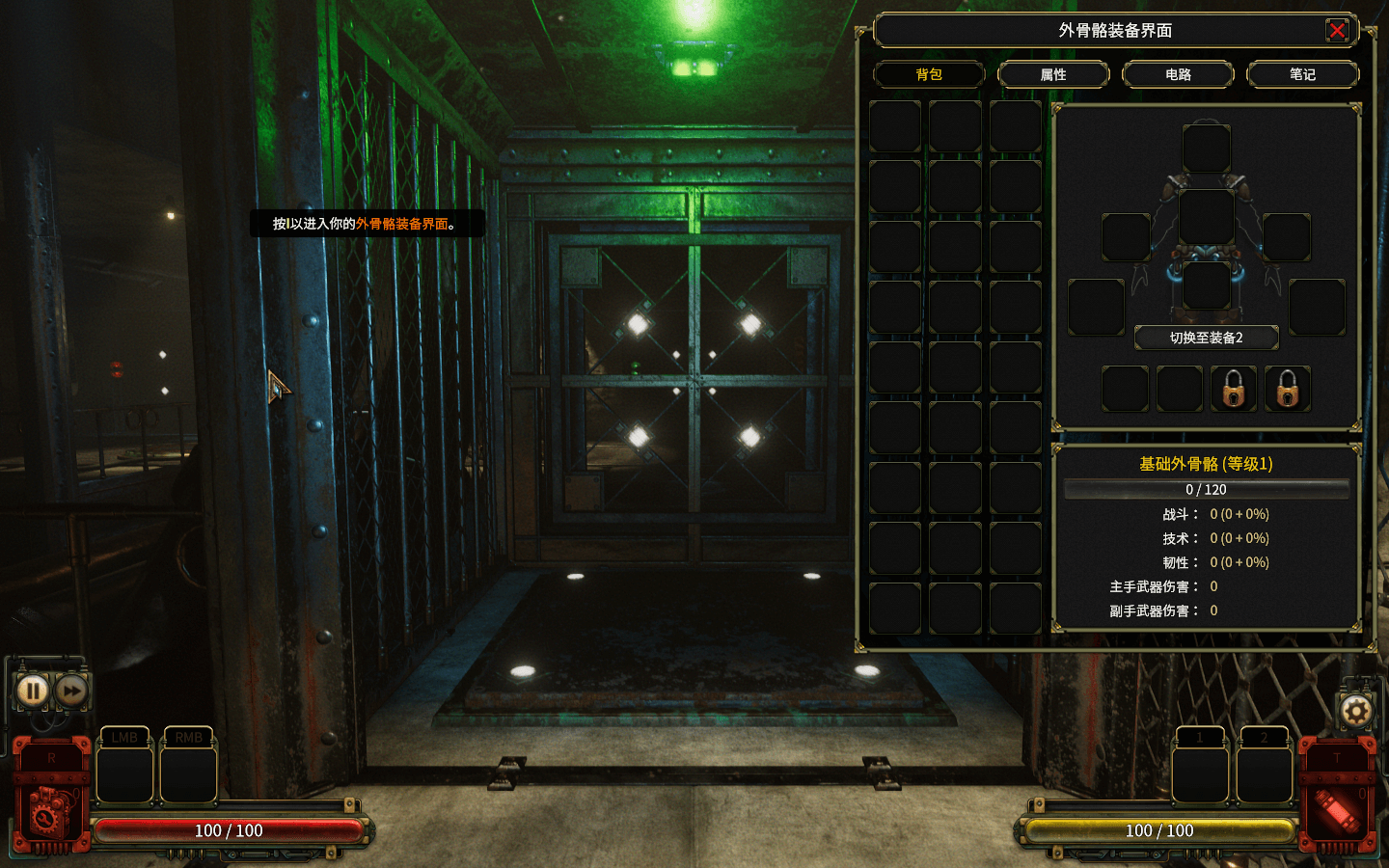Select the LMB ability slot
The height and width of the screenshot is (868, 1389).
click(124, 773)
